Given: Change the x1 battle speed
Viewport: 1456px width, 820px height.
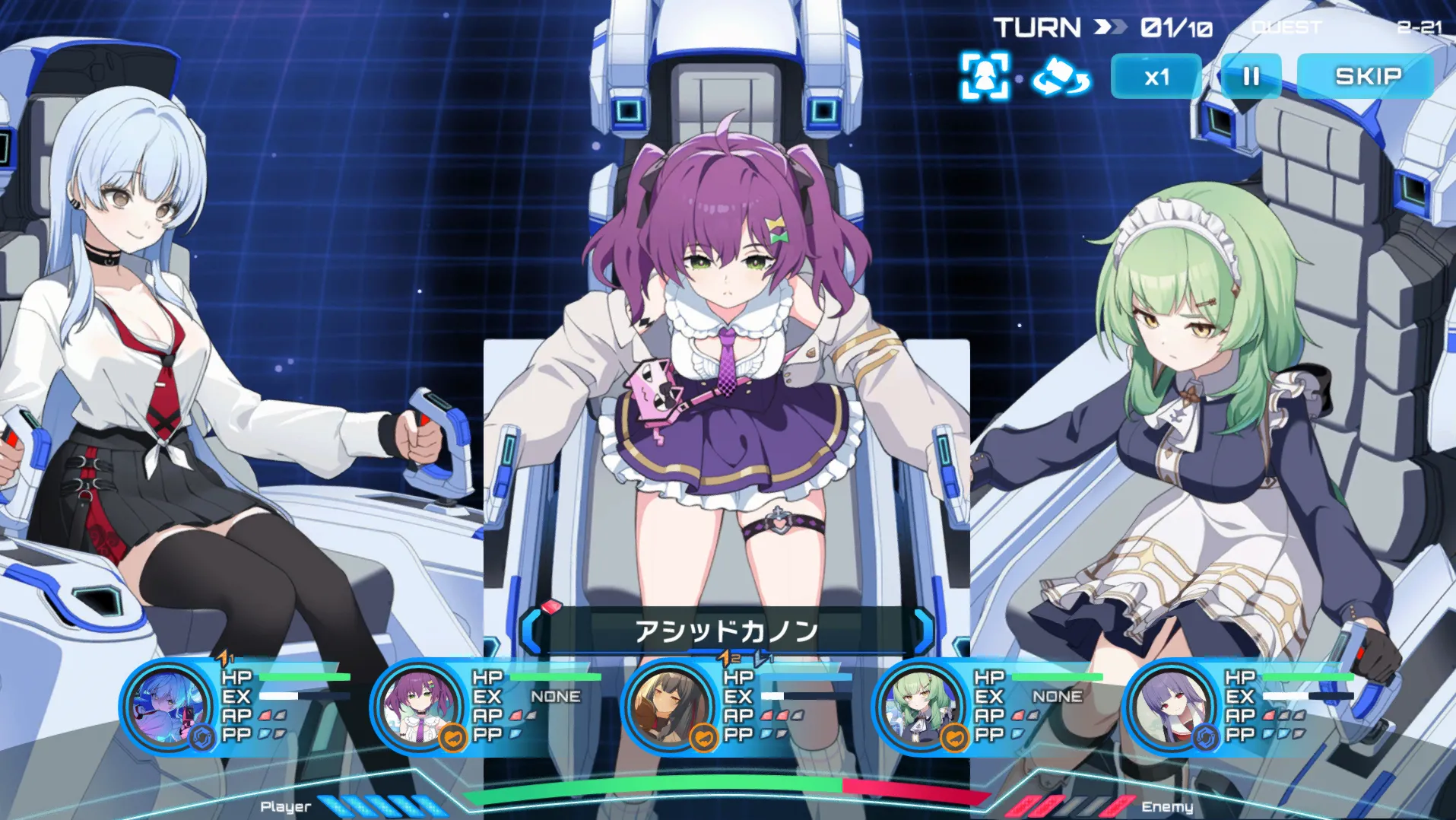Looking at the screenshot, I should click(1156, 76).
